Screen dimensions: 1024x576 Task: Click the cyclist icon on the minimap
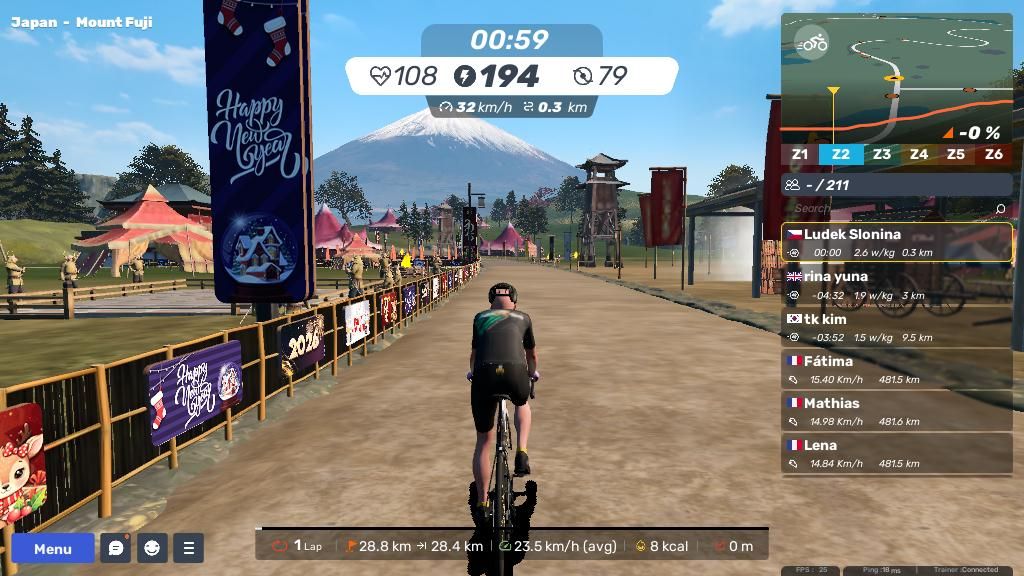click(x=812, y=43)
